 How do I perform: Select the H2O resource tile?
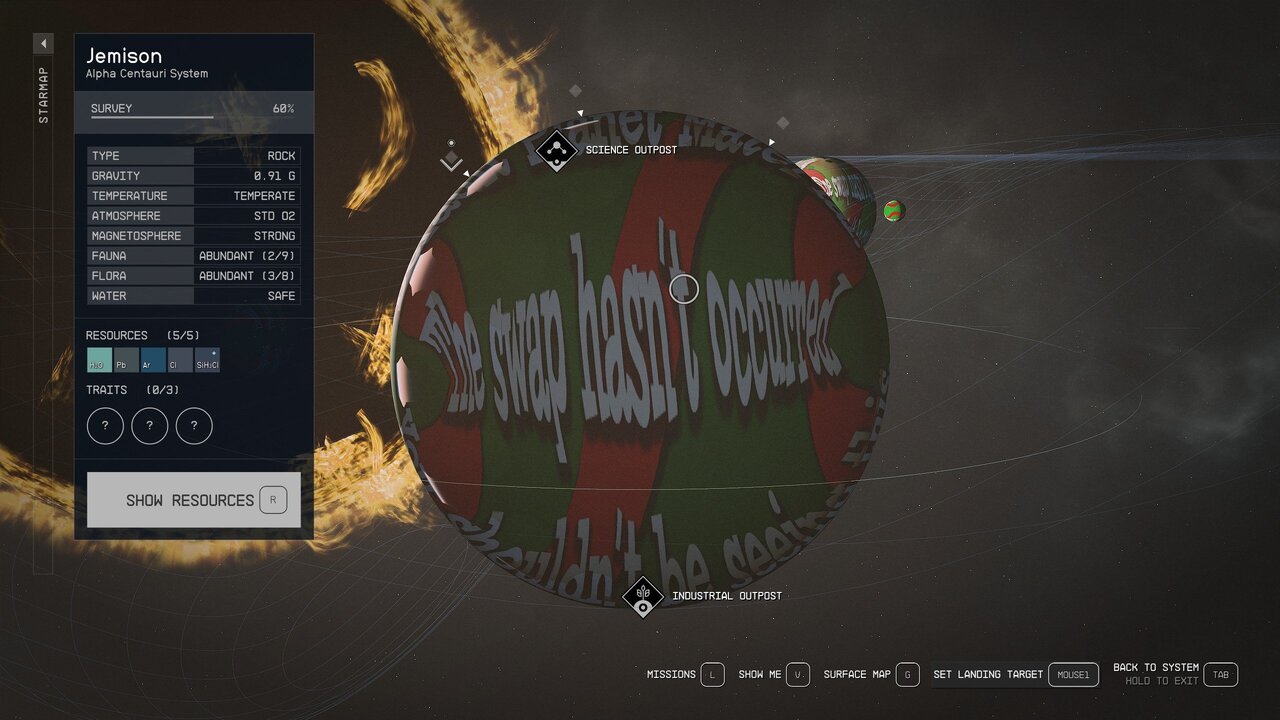(99, 360)
